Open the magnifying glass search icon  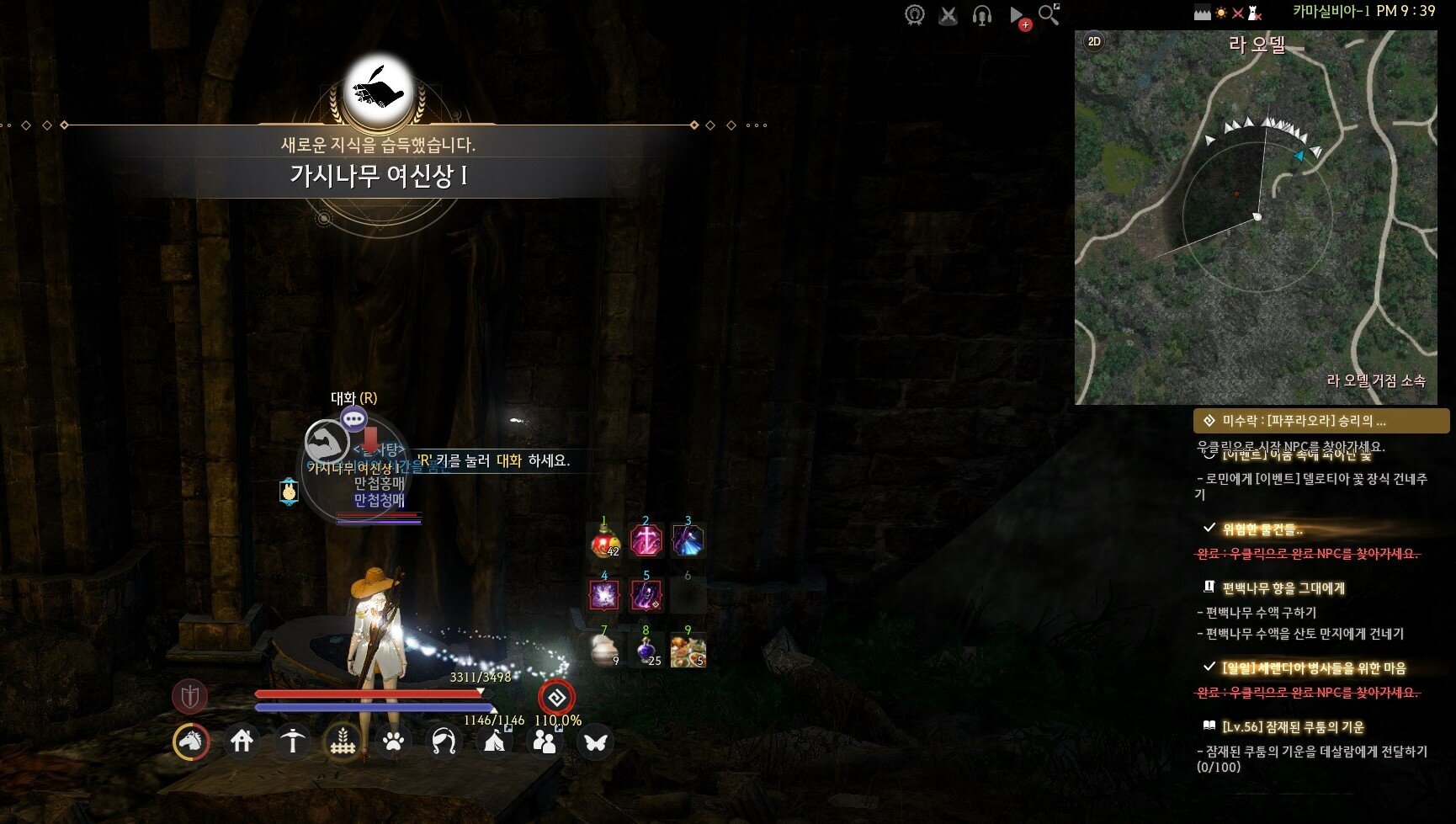[x=1049, y=14]
